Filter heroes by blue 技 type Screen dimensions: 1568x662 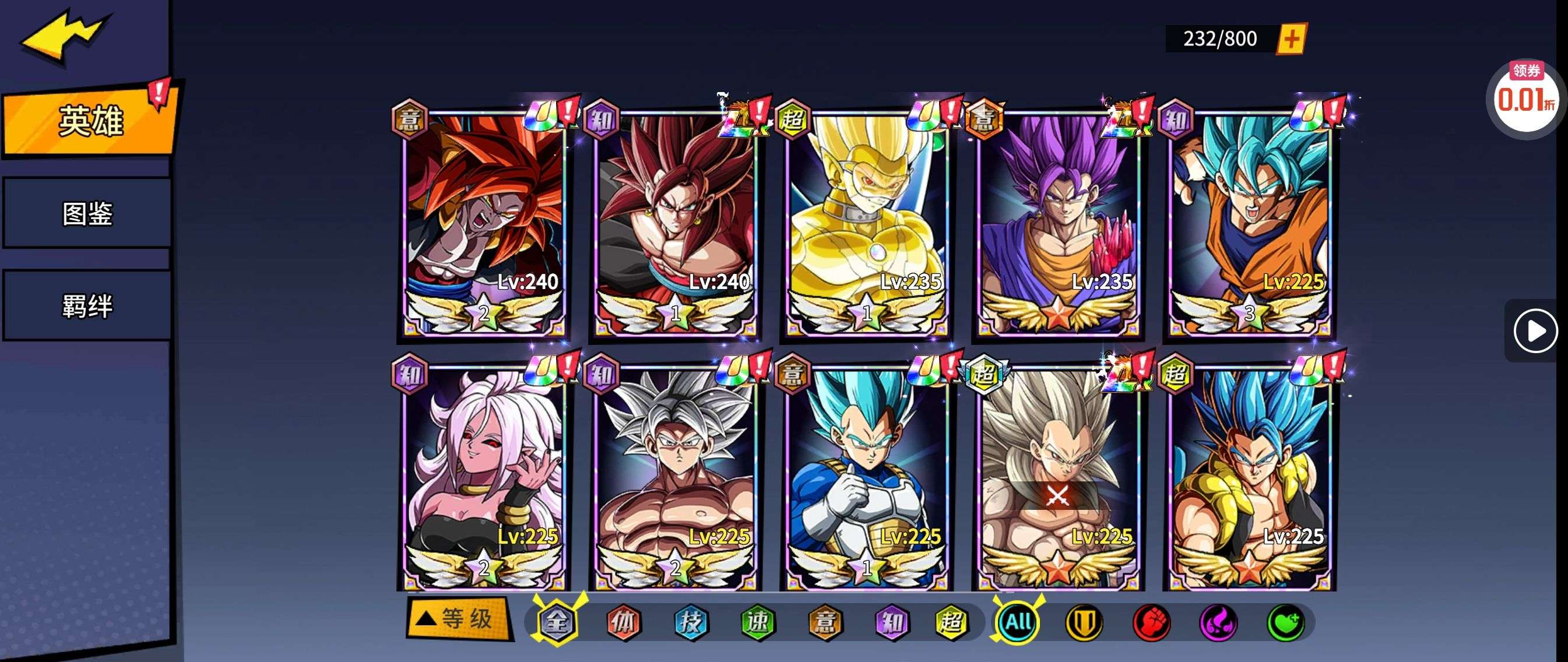(690, 622)
